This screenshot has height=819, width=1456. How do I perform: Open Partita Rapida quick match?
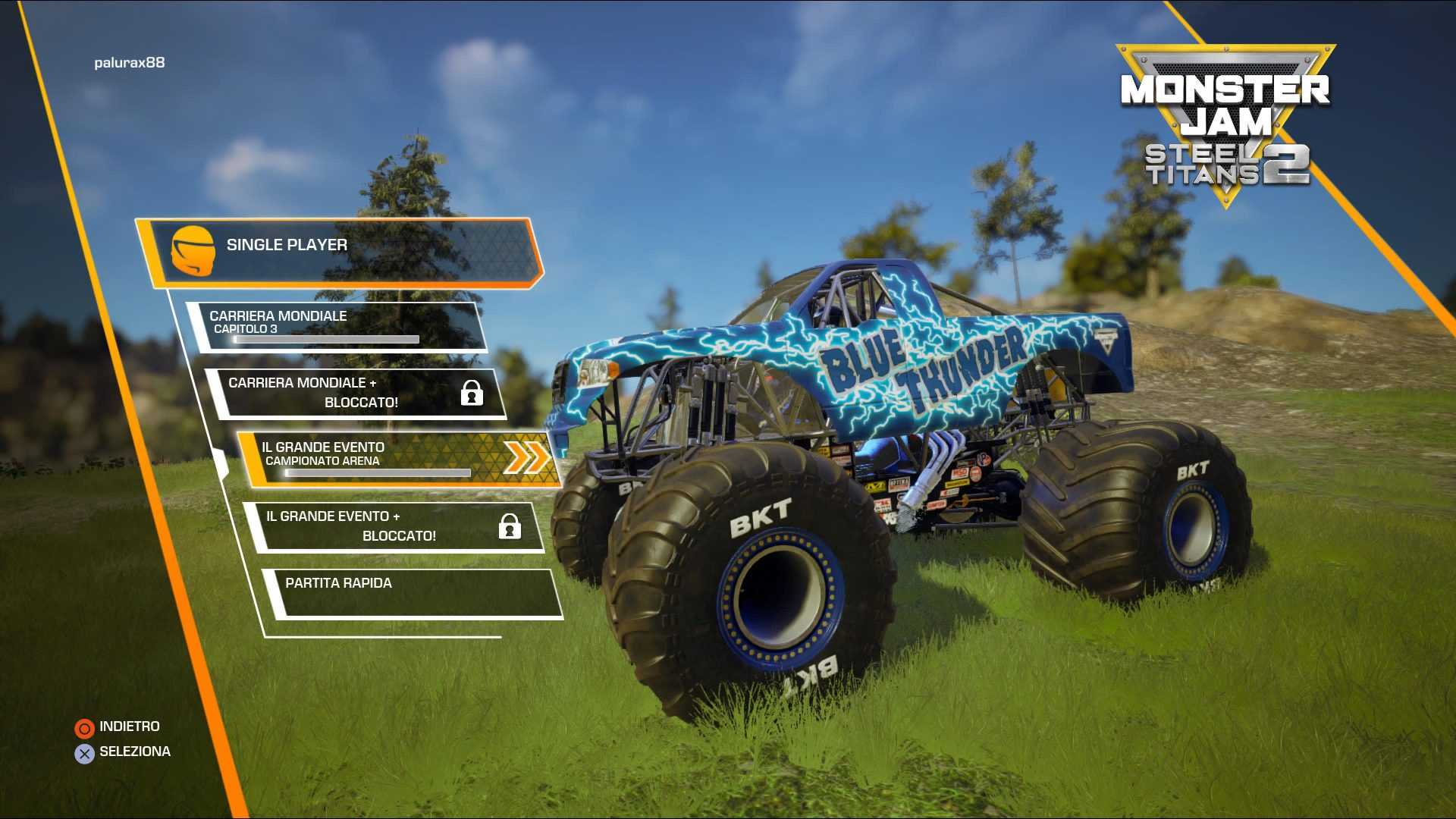(413, 593)
